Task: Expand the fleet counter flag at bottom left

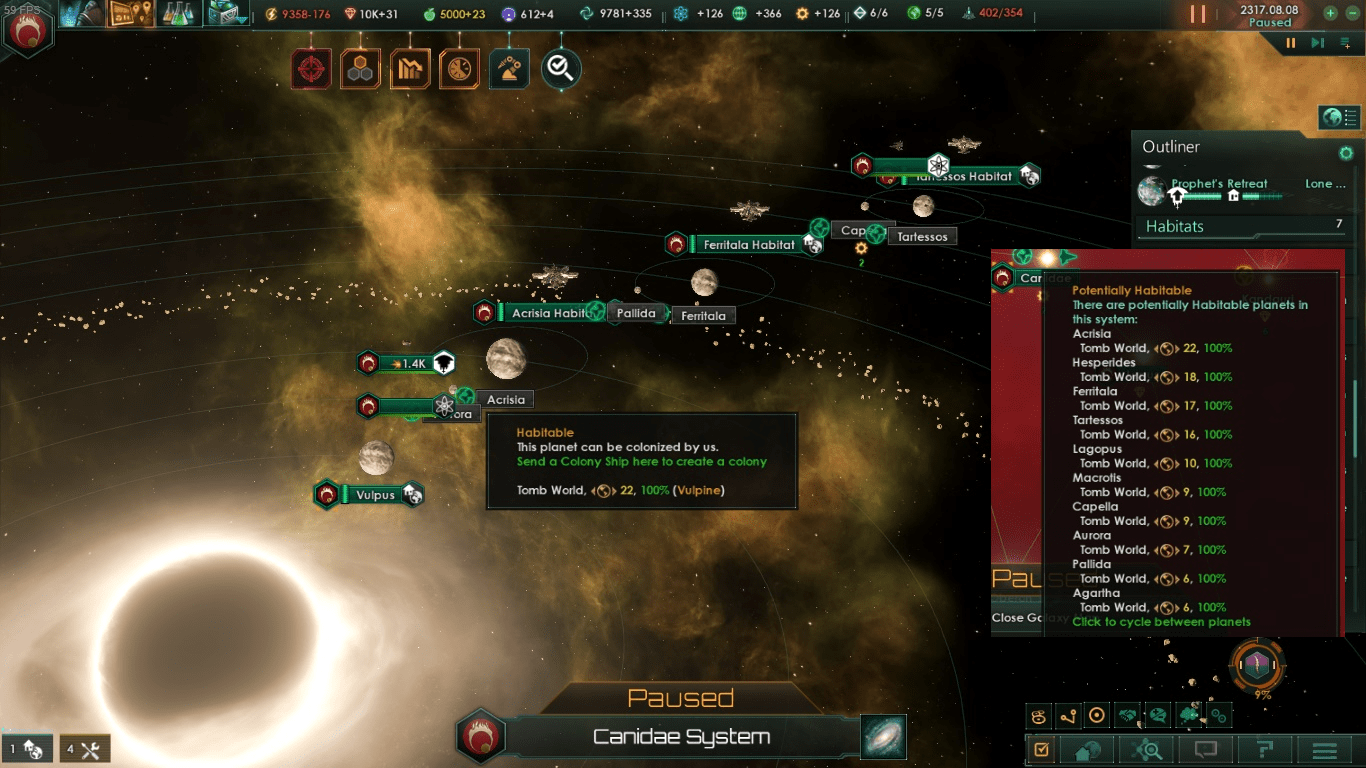Action: tap(28, 748)
